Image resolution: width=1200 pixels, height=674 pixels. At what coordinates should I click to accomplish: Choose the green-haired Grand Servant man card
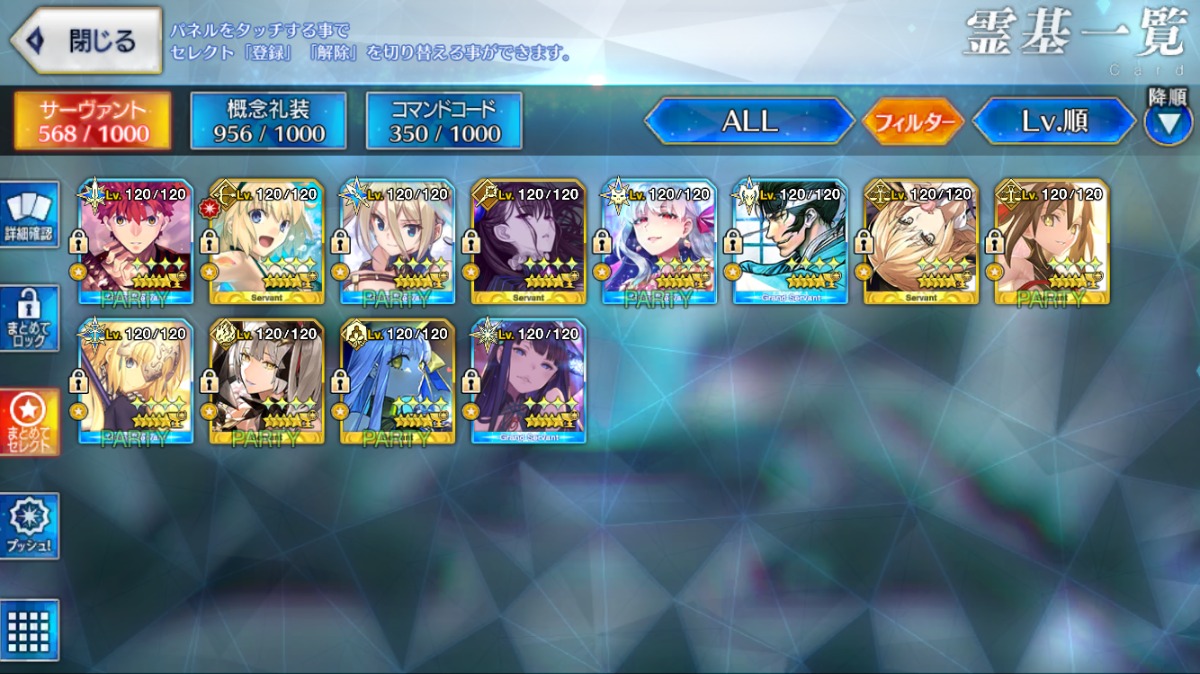pos(790,242)
